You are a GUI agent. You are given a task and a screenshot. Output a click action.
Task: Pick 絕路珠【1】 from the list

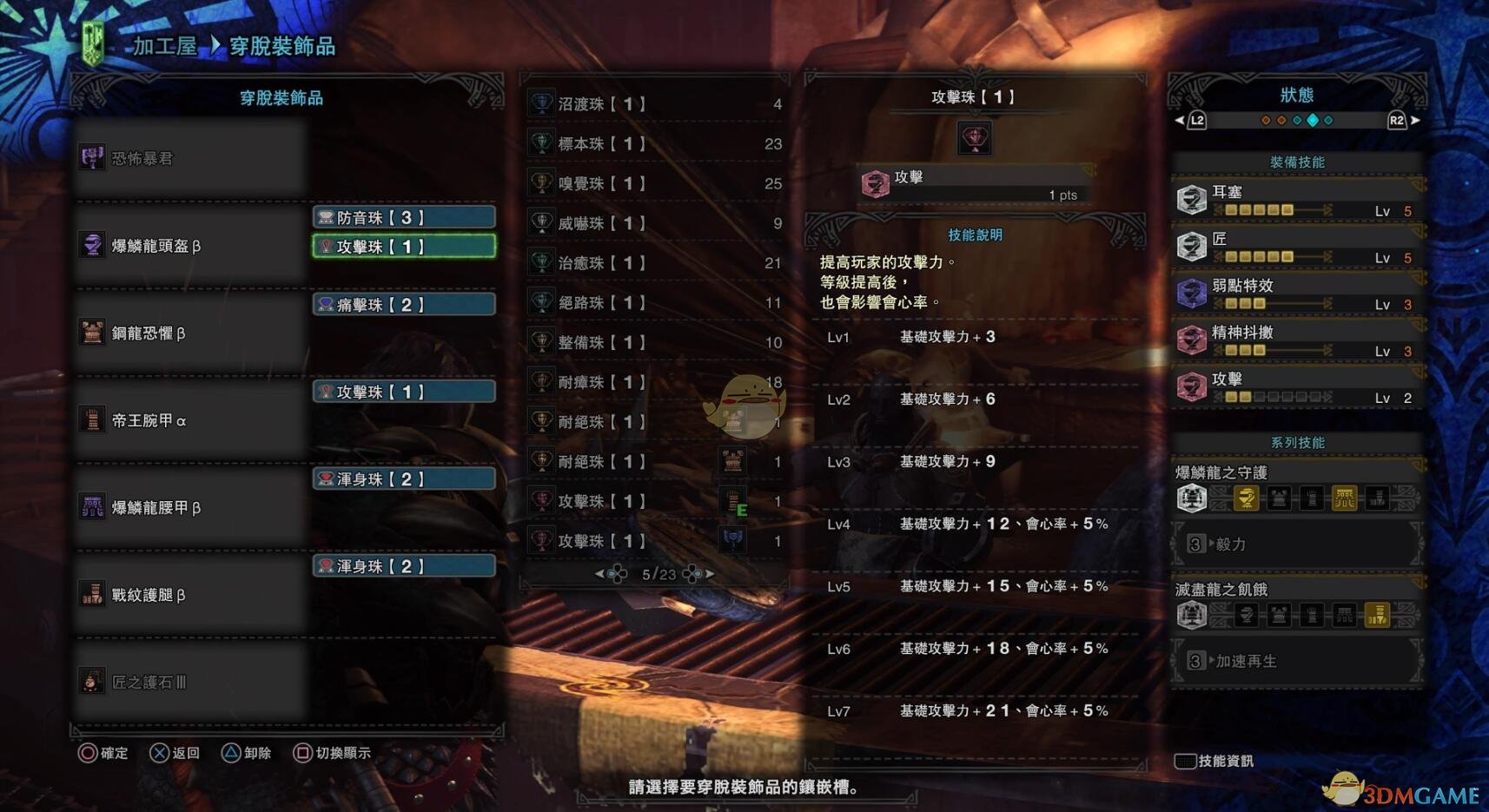(656, 303)
